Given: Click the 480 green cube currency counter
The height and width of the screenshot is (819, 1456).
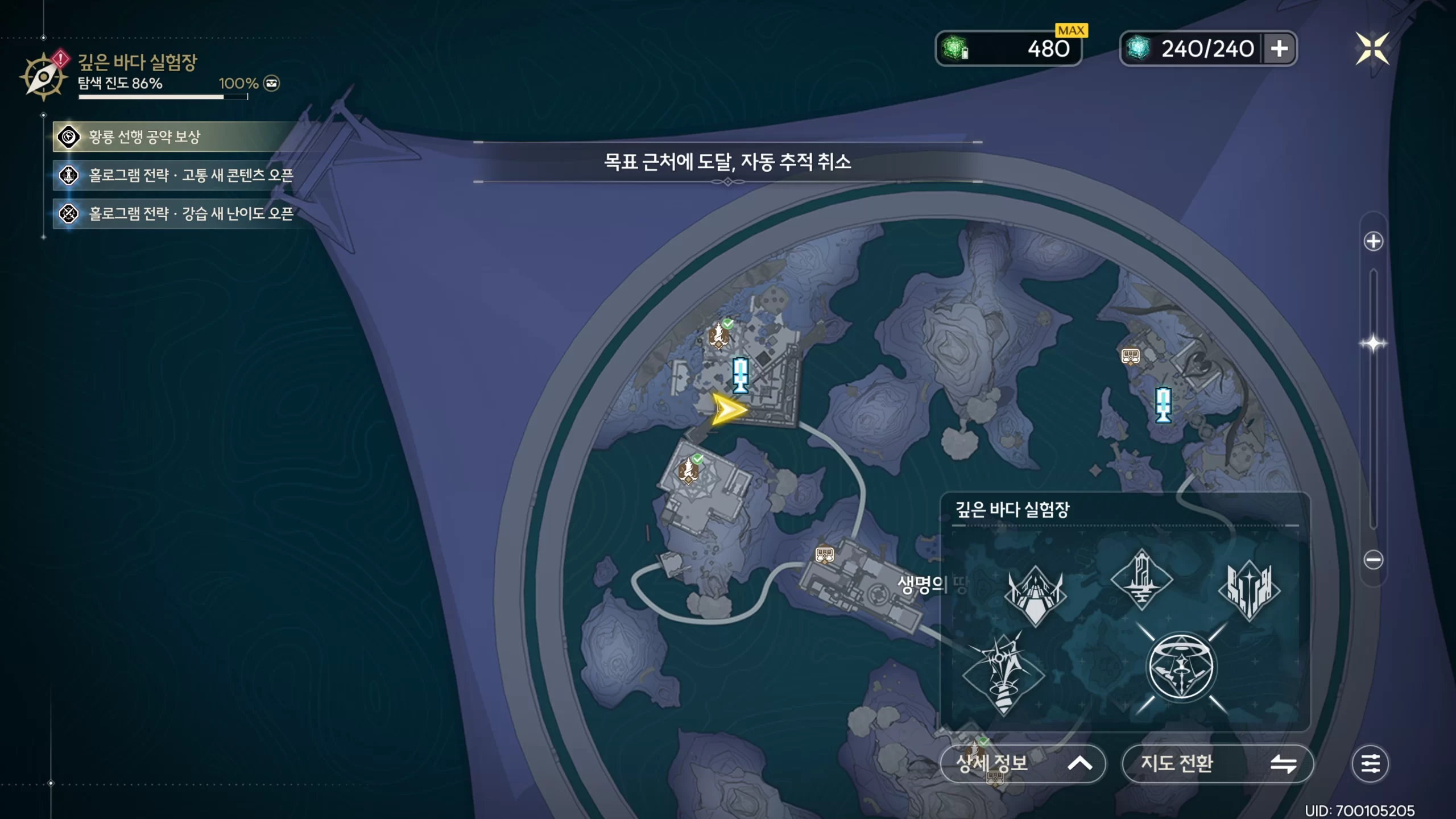Looking at the screenshot, I should (x=1008, y=49).
